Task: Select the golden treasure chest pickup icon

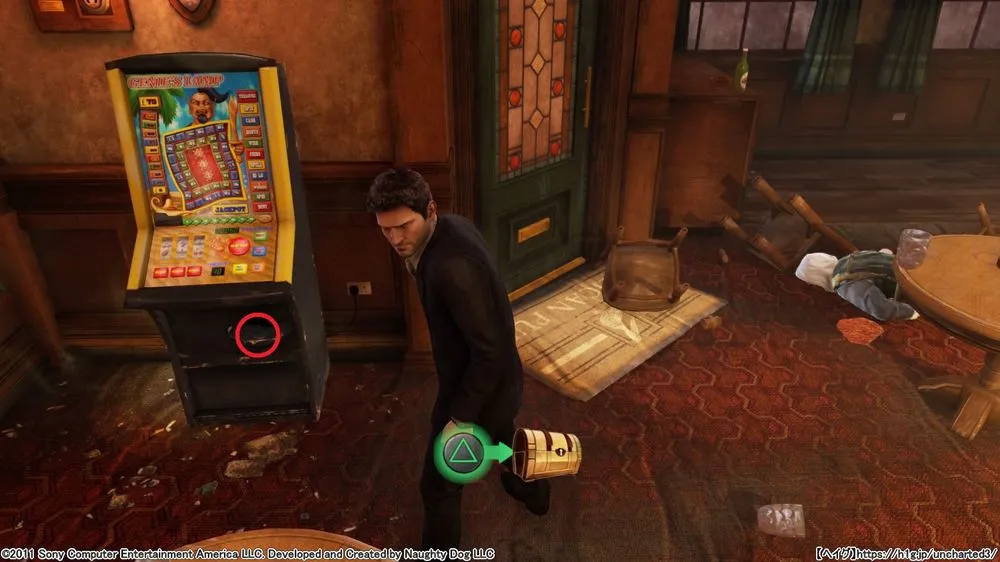Action: pos(546,455)
